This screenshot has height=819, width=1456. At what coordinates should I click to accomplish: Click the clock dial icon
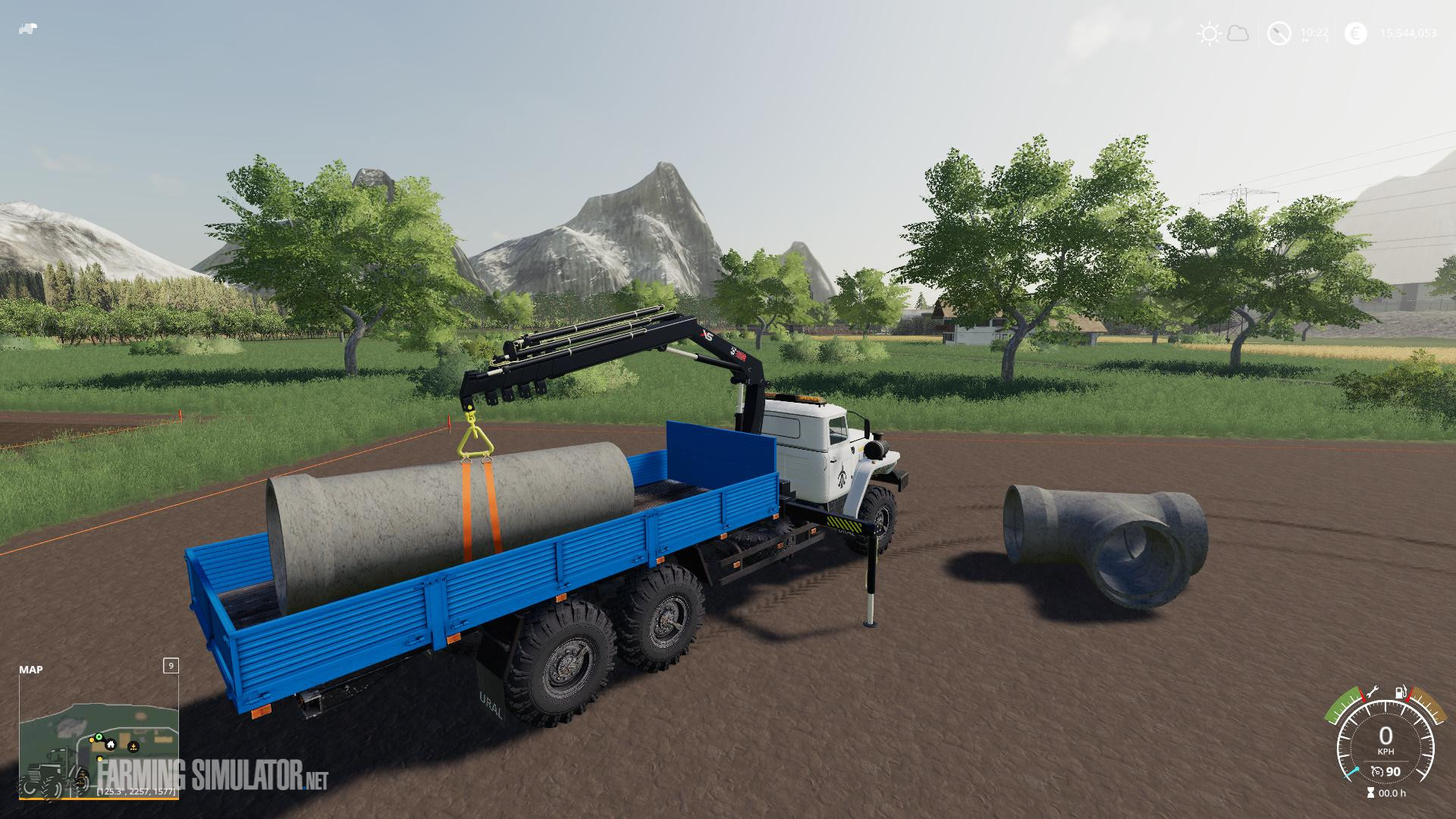click(1278, 33)
